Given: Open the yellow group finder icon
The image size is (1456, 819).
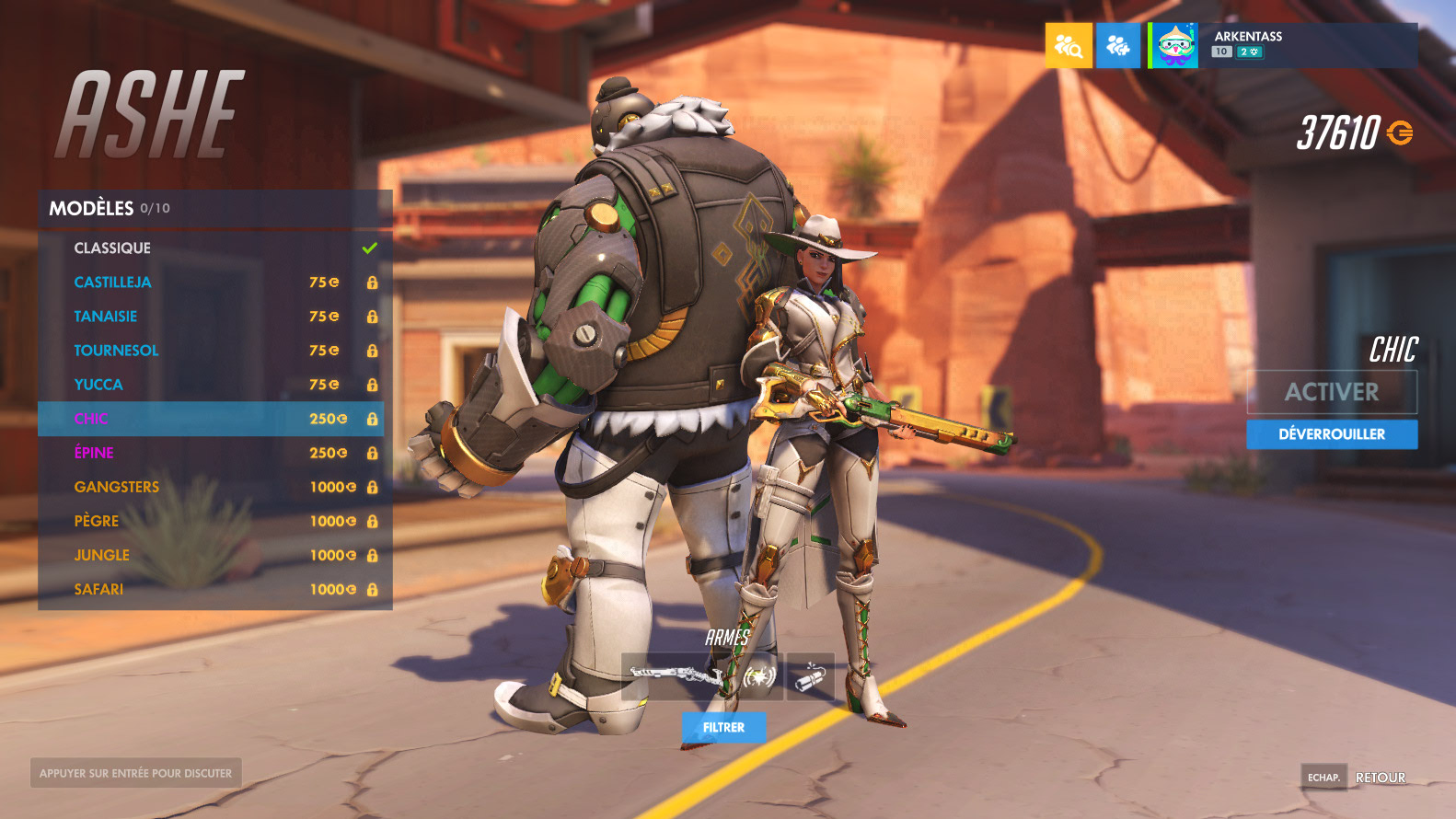Looking at the screenshot, I should click(x=1069, y=46).
